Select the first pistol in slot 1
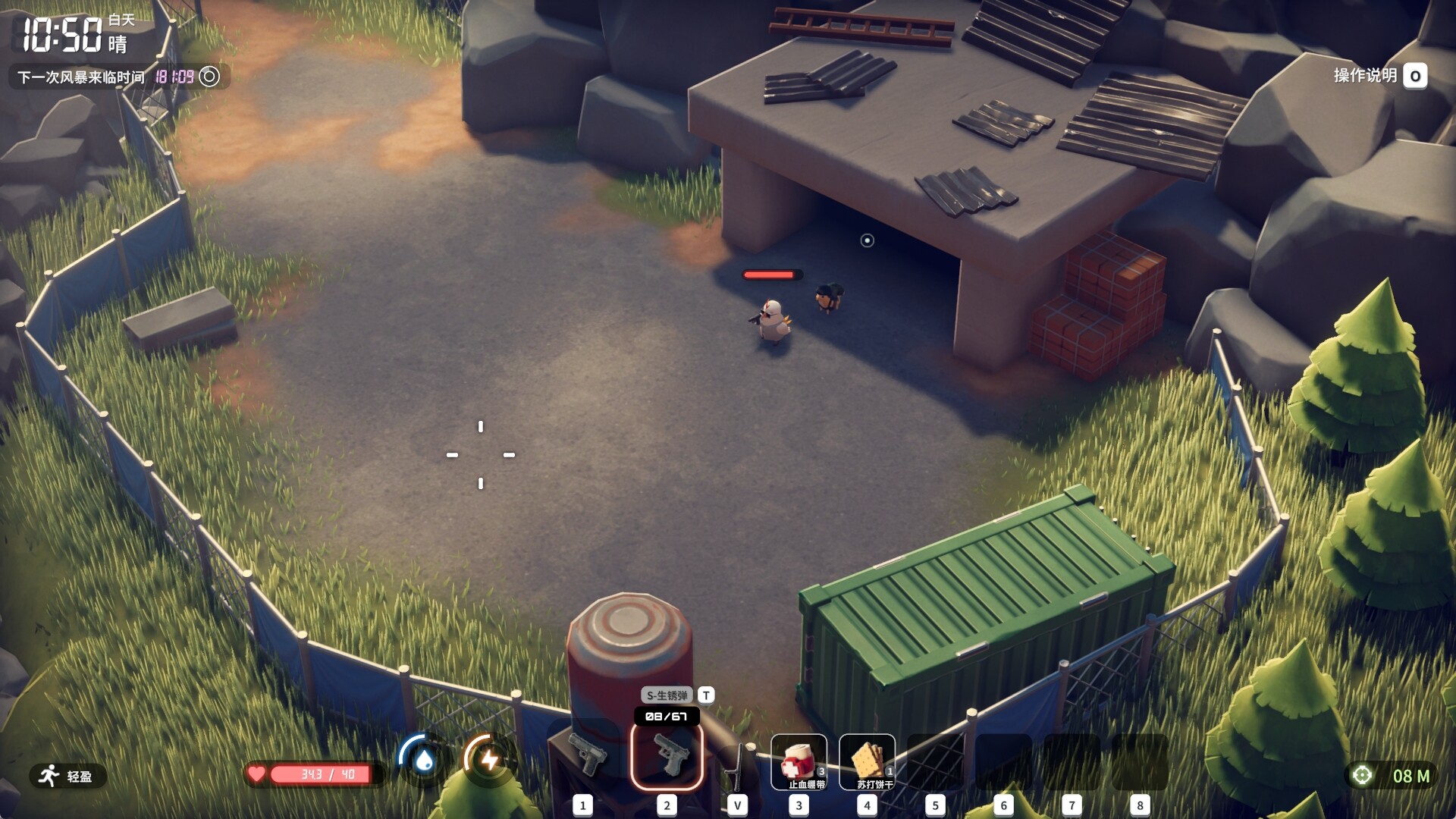Image resolution: width=1456 pixels, height=819 pixels. click(x=586, y=756)
